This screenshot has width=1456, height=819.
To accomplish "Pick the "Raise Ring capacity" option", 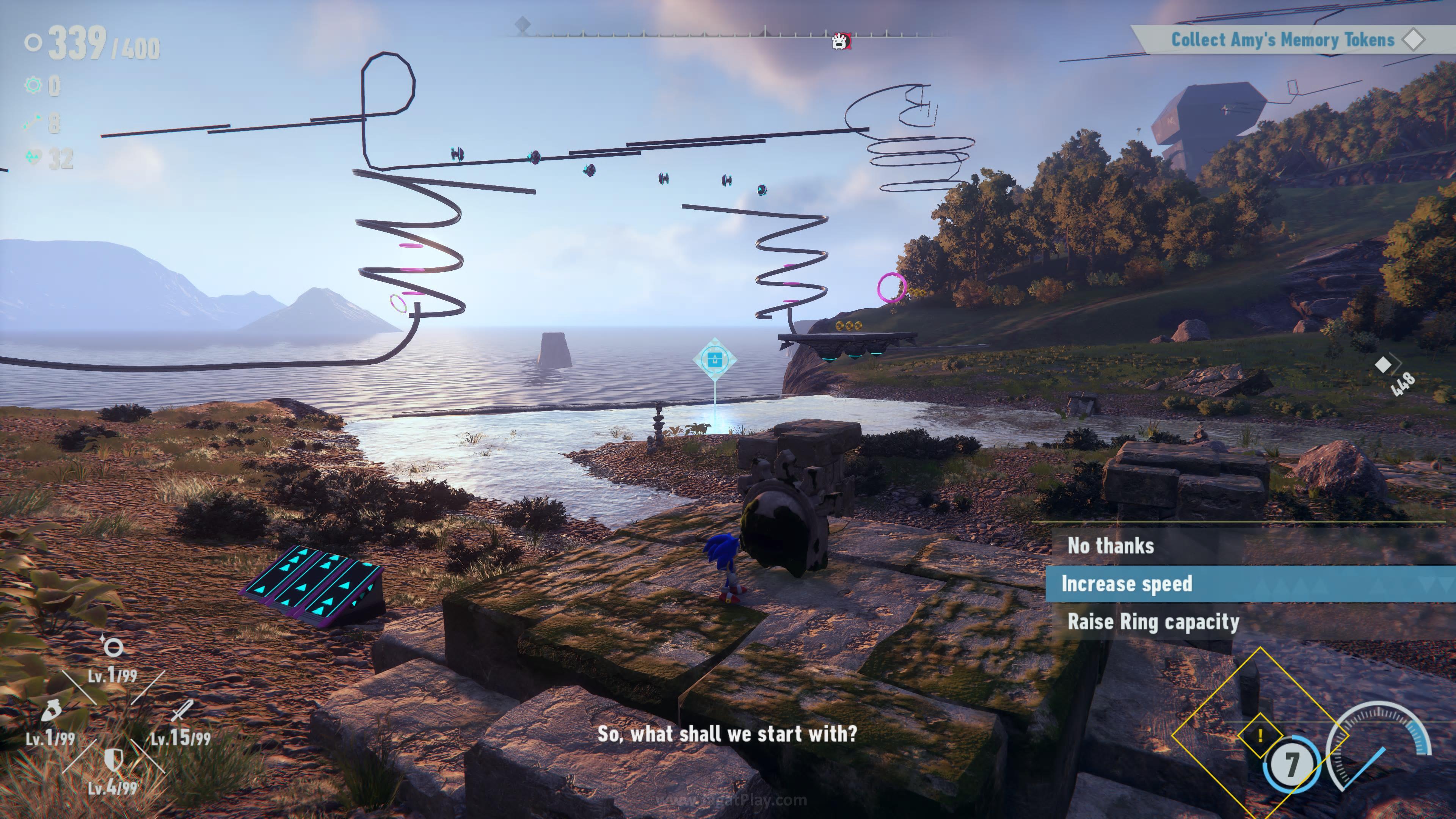I will 1153,622.
